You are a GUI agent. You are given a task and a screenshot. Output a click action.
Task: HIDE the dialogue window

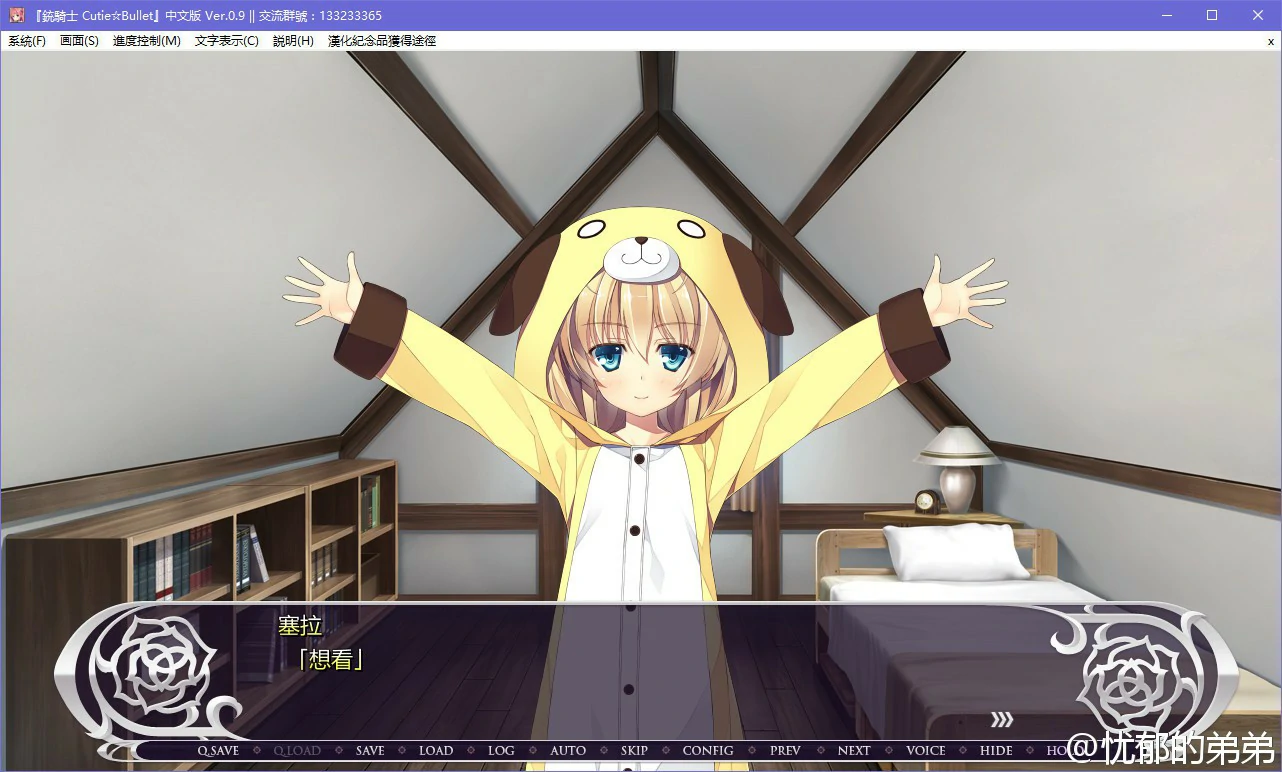pos(995,750)
